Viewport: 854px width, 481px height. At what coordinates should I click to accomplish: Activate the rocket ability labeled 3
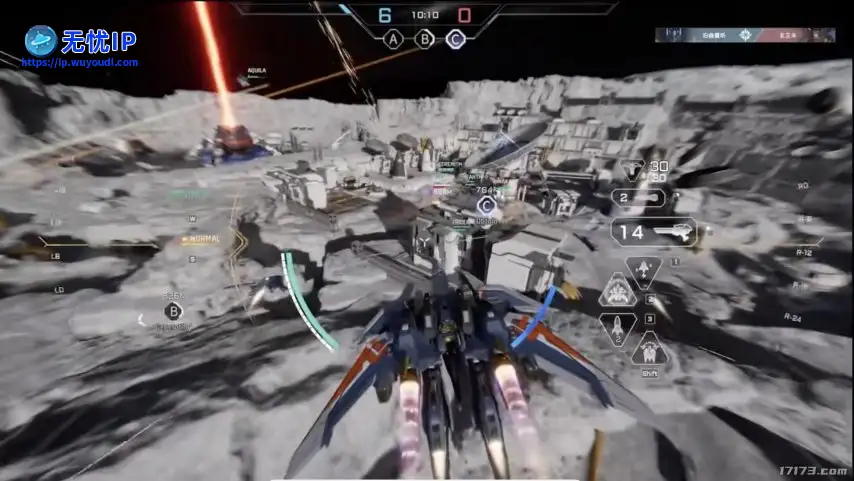pyautogui.click(x=617, y=327)
